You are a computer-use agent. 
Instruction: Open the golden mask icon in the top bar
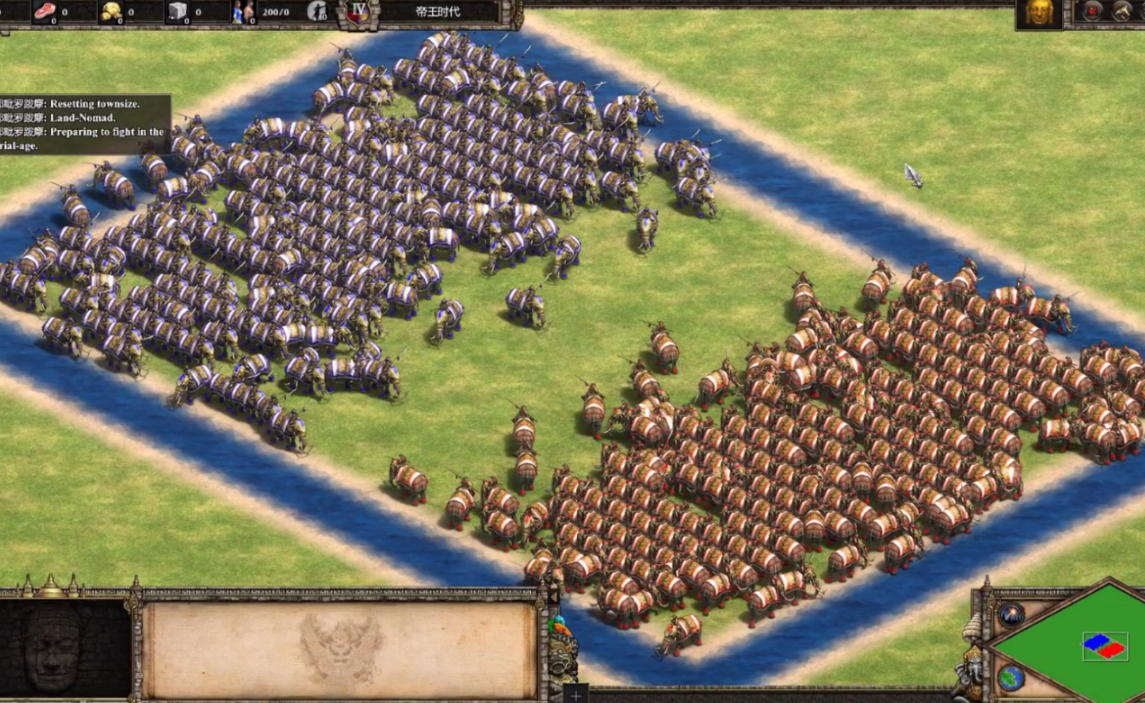point(1039,12)
